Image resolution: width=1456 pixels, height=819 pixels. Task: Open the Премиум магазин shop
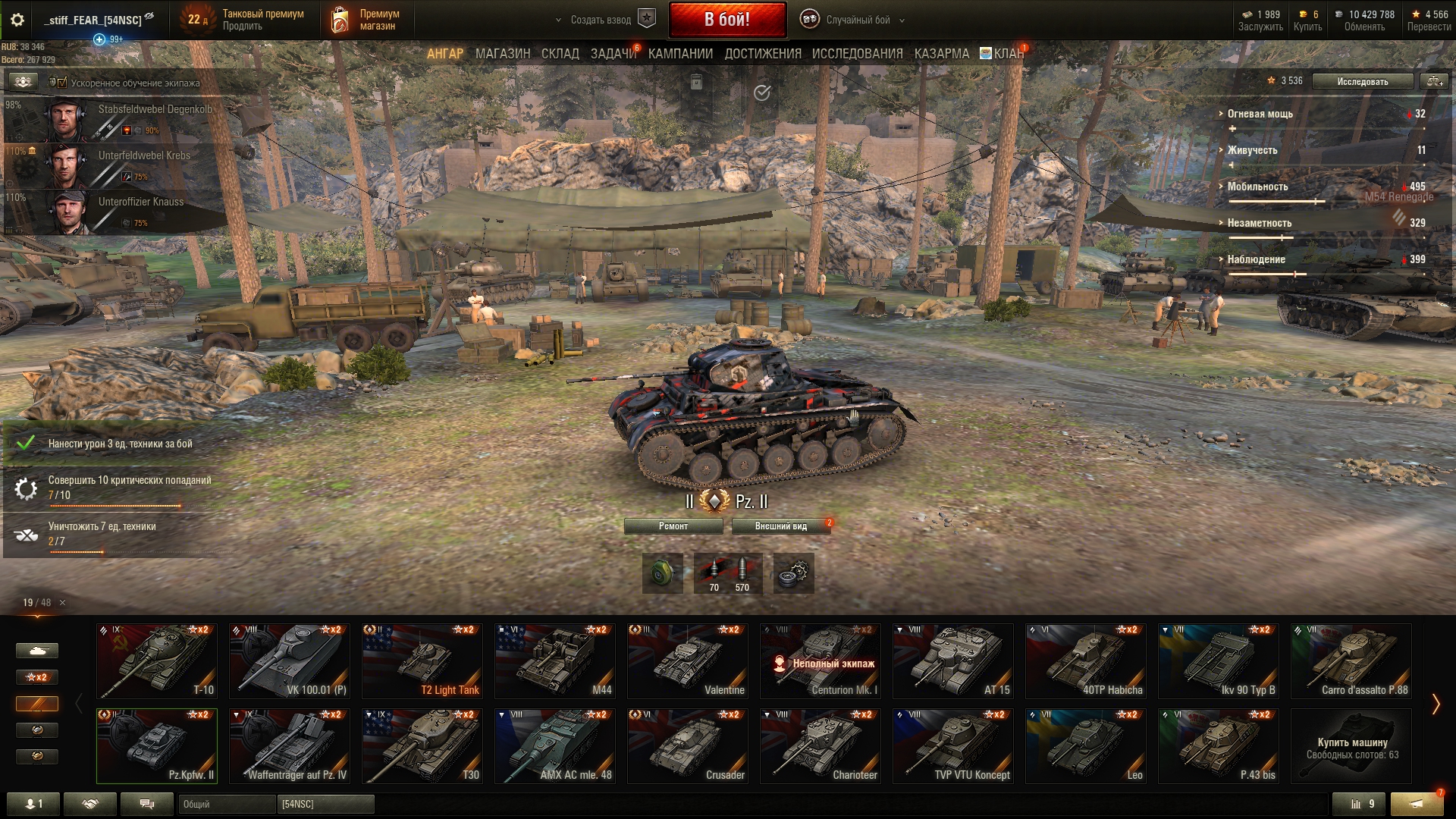[x=366, y=20]
